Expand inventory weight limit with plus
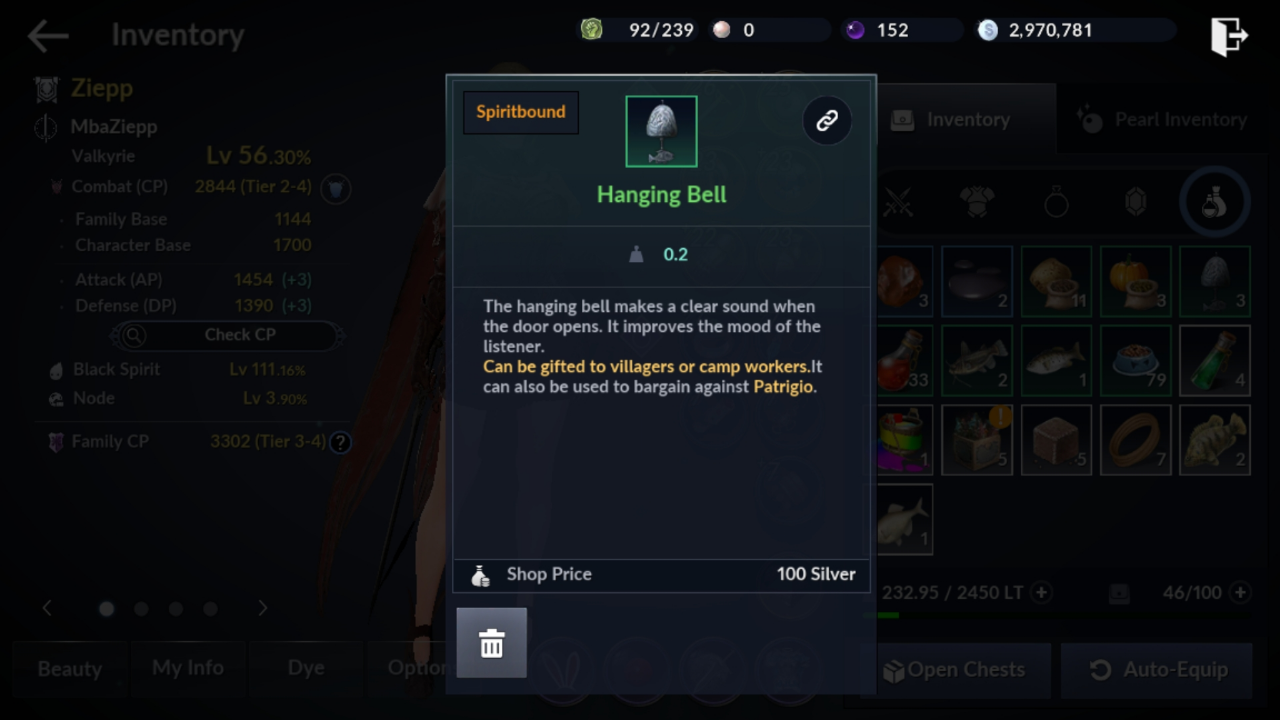 click(x=1042, y=593)
